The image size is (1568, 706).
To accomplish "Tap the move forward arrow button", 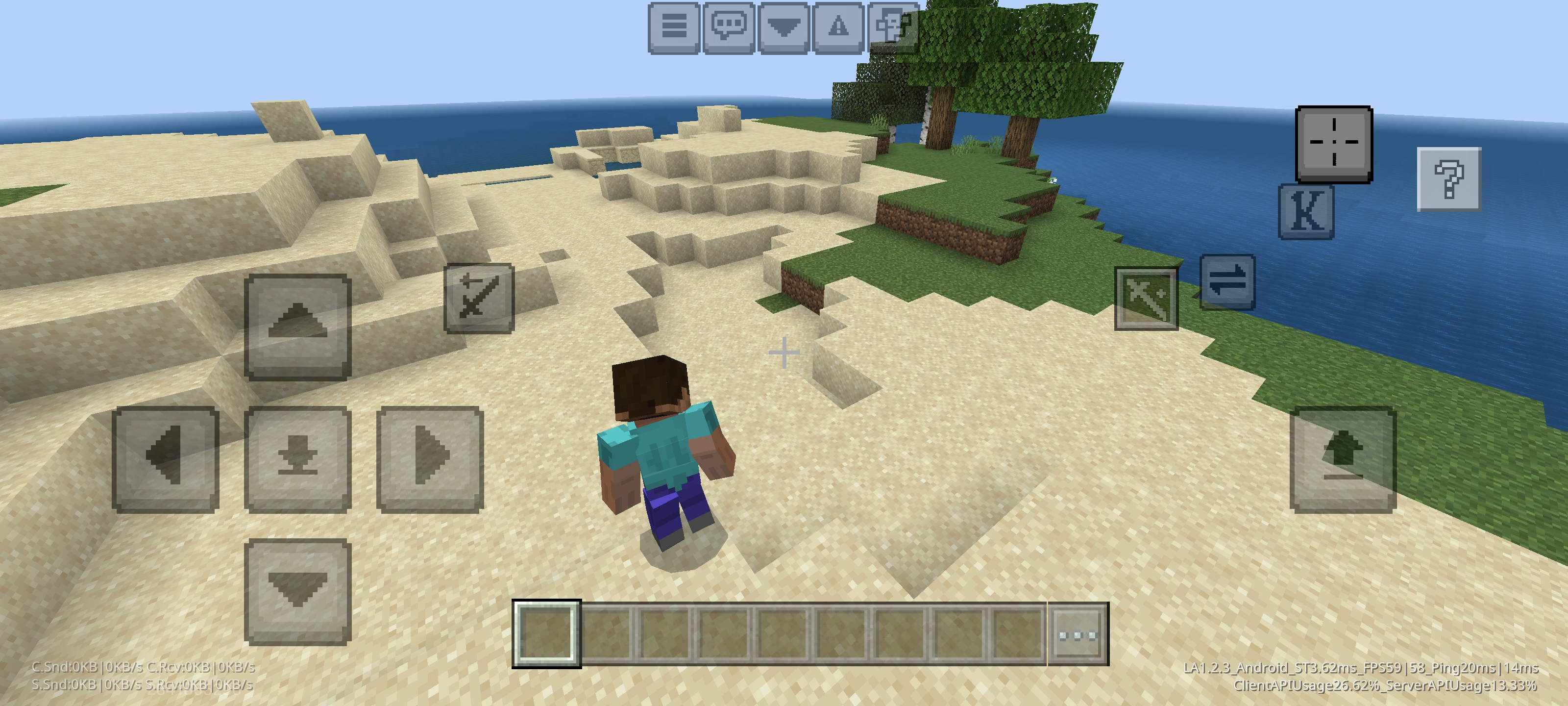I will coord(297,327).
